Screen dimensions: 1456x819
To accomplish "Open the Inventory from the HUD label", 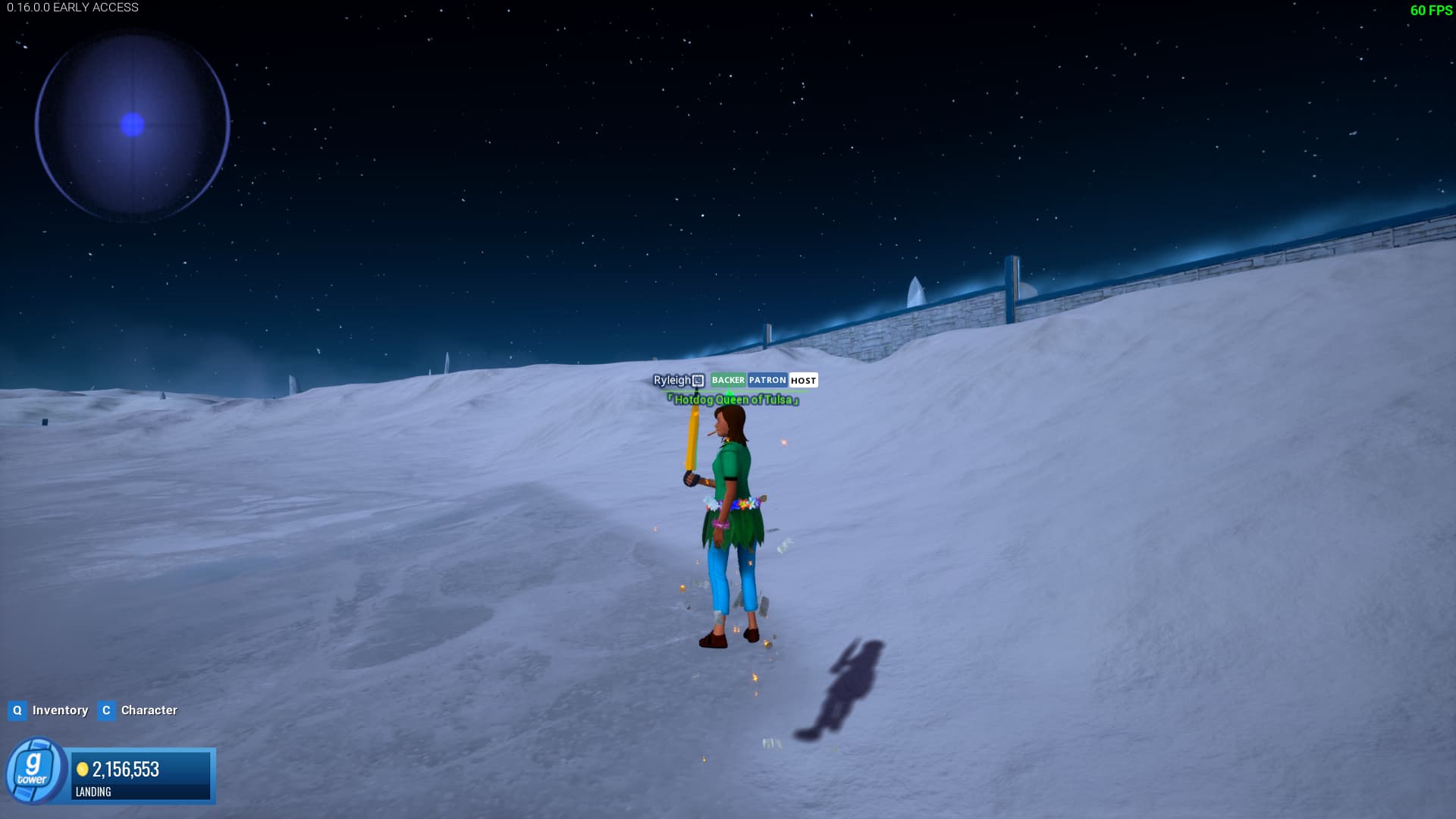I will (60, 711).
